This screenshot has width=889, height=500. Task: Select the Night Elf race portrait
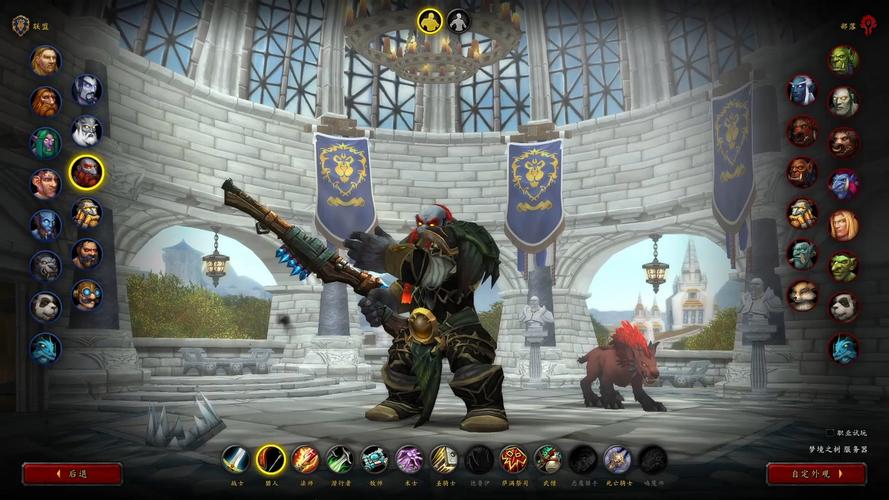coord(45,143)
